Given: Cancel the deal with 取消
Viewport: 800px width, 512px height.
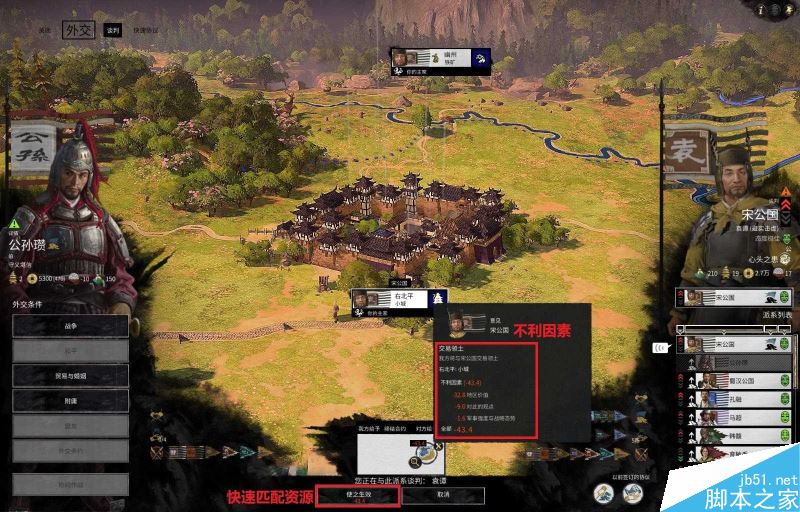Looking at the screenshot, I should point(442,494).
